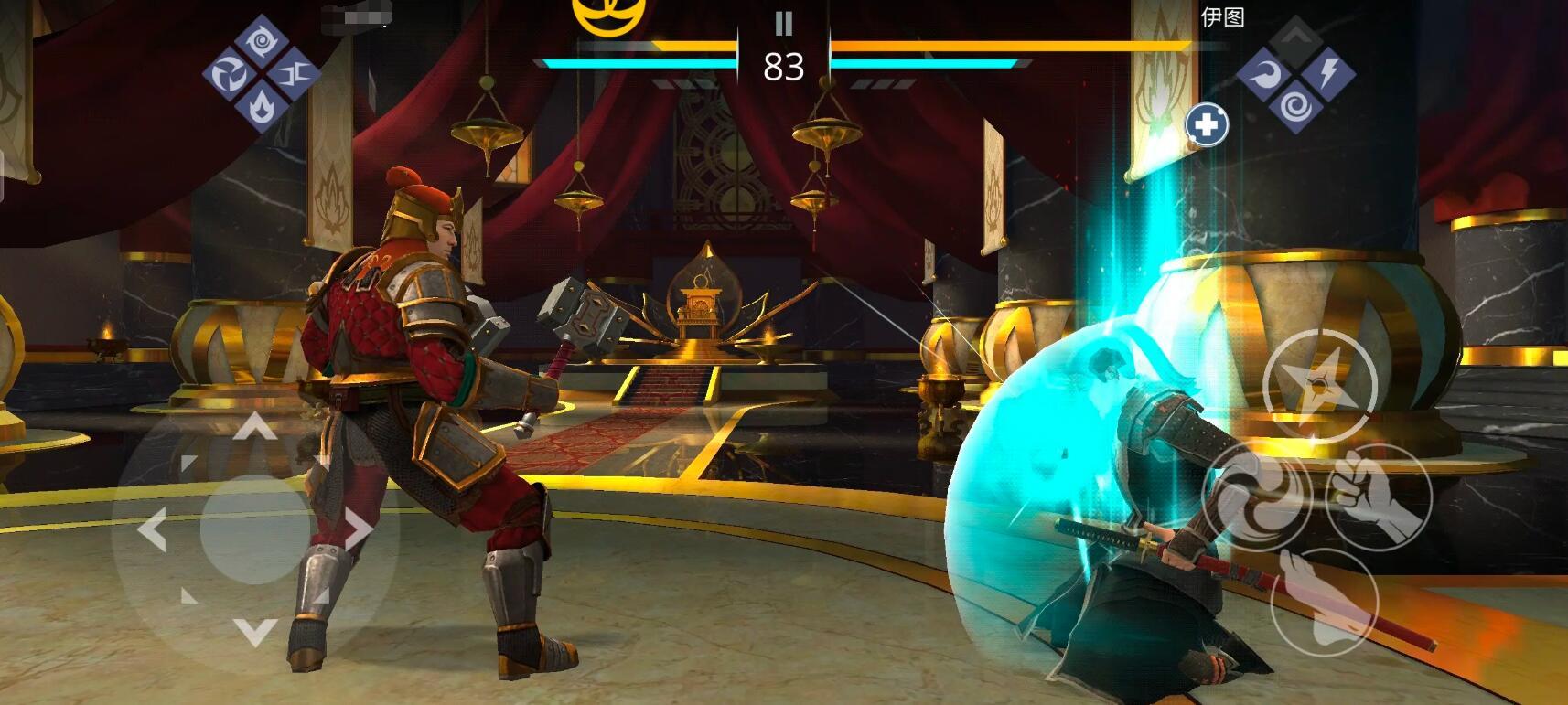Move left using the joystick's left arrow
This screenshot has width=1568, height=705.
pyautogui.click(x=152, y=529)
